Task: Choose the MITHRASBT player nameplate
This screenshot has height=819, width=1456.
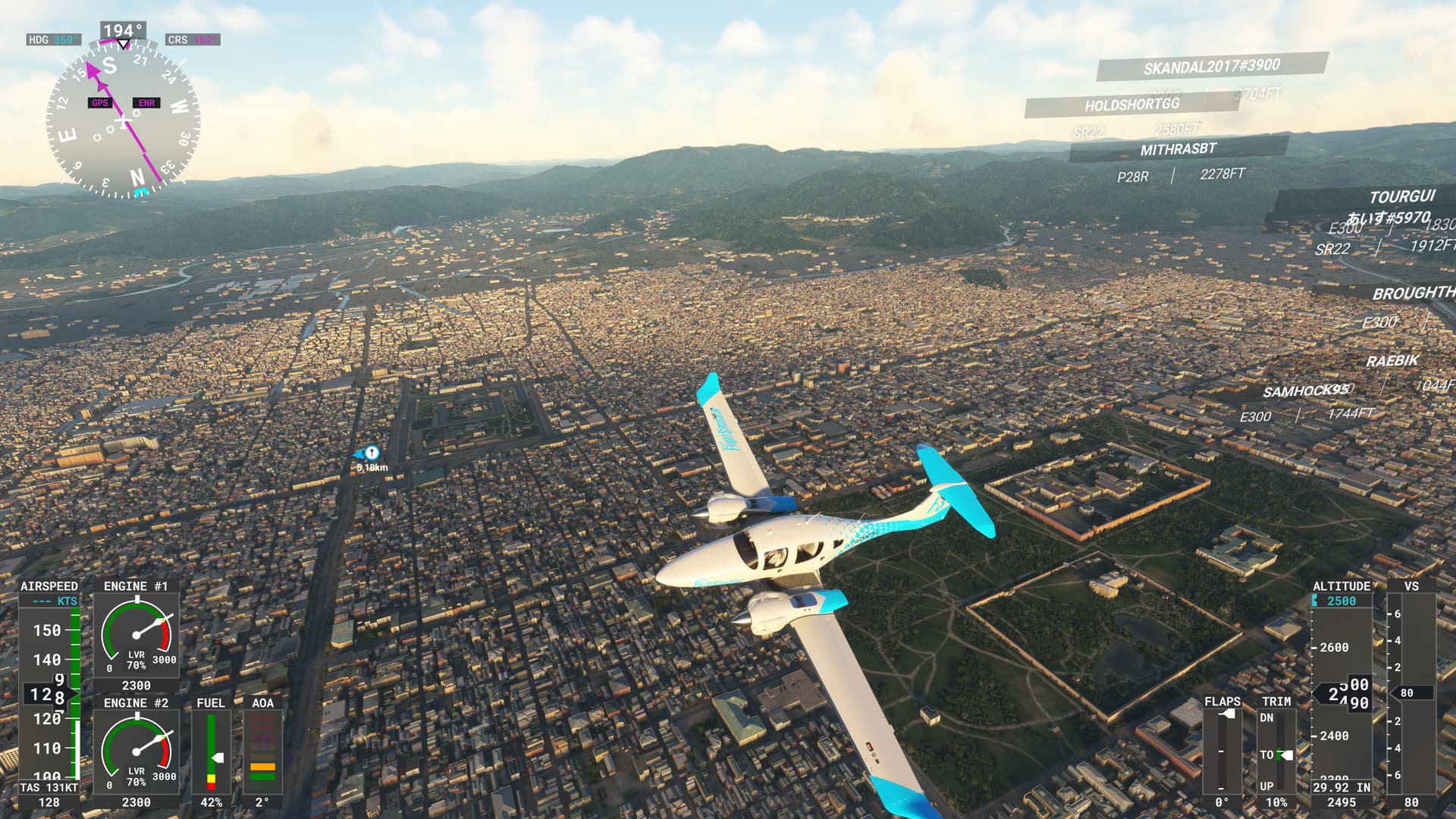Action: 1178,149
